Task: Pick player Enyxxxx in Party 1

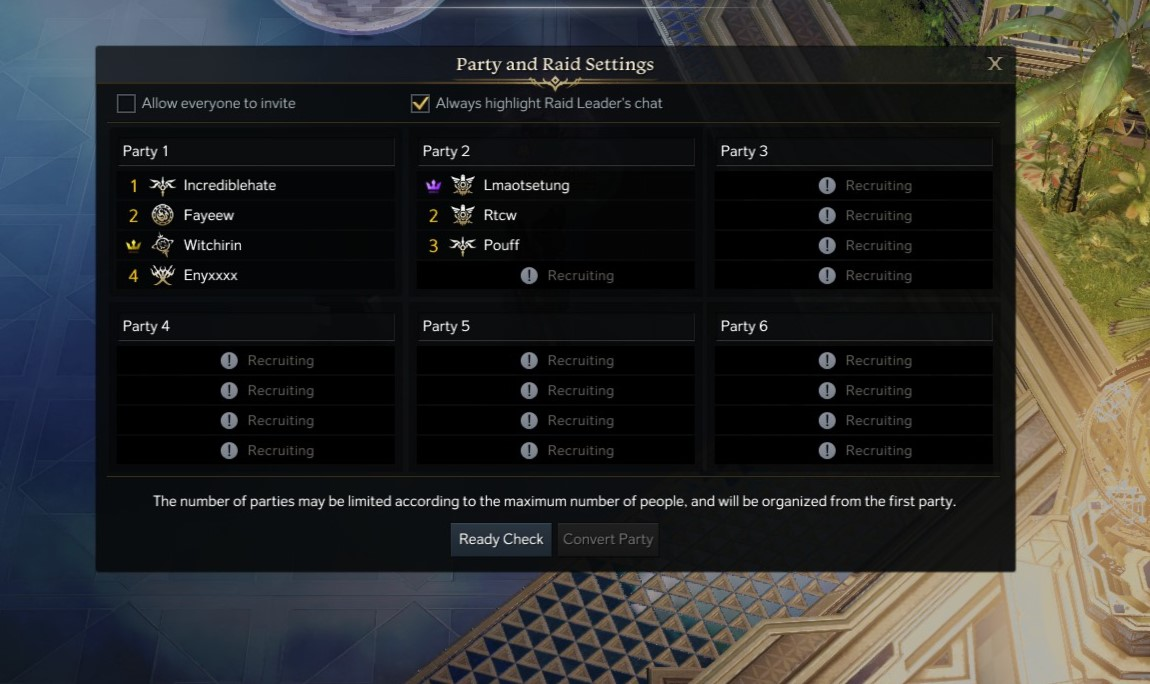Action: [x=210, y=275]
